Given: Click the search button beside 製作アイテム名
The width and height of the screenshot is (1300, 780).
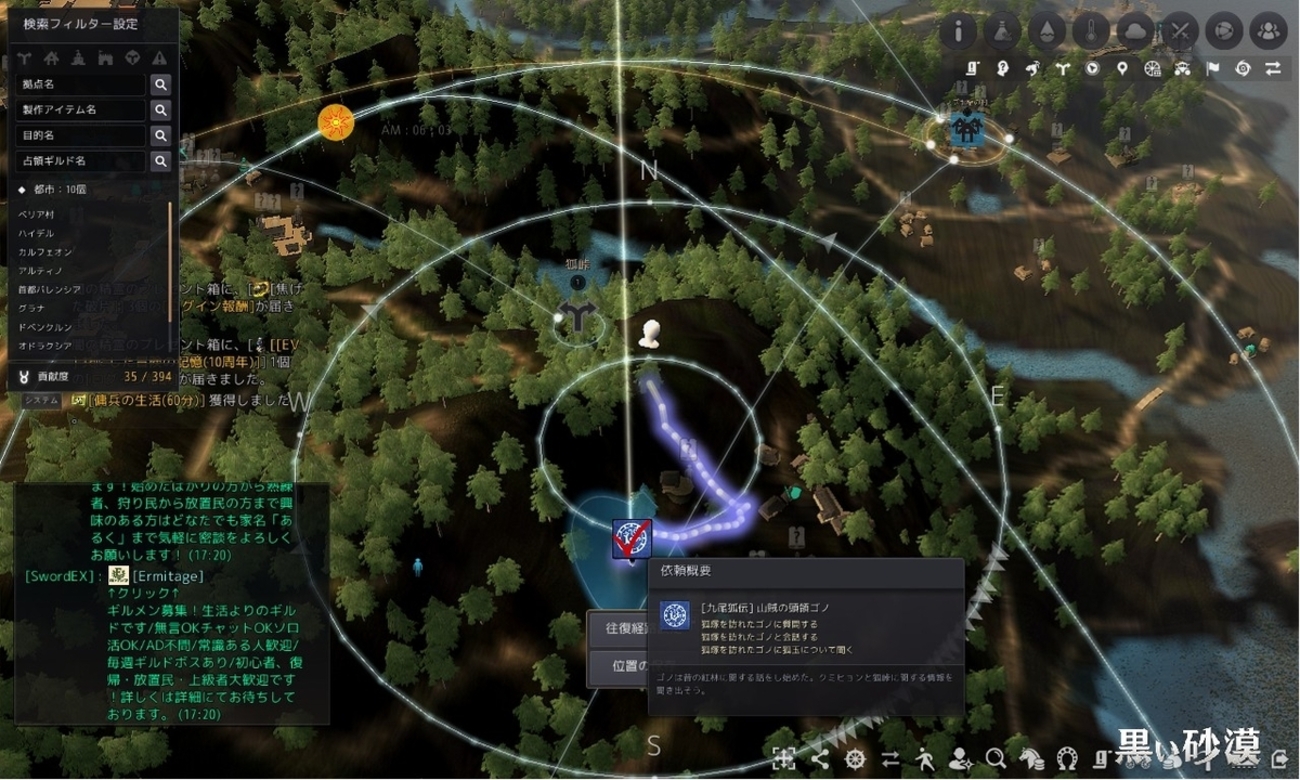Looking at the screenshot, I should [x=160, y=110].
